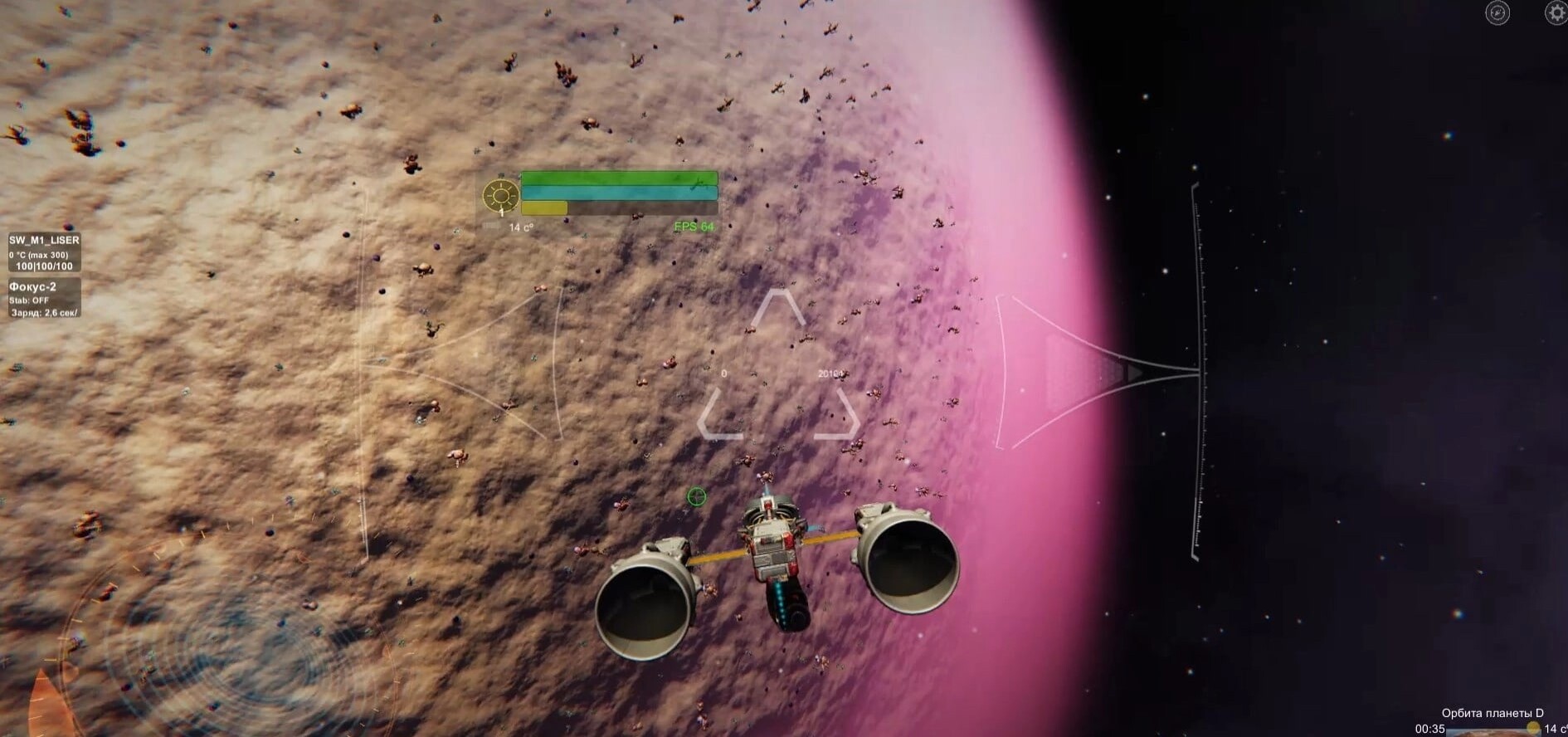Click the speed value 0 marker
The width and height of the screenshot is (1568, 737).
(x=724, y=375)
